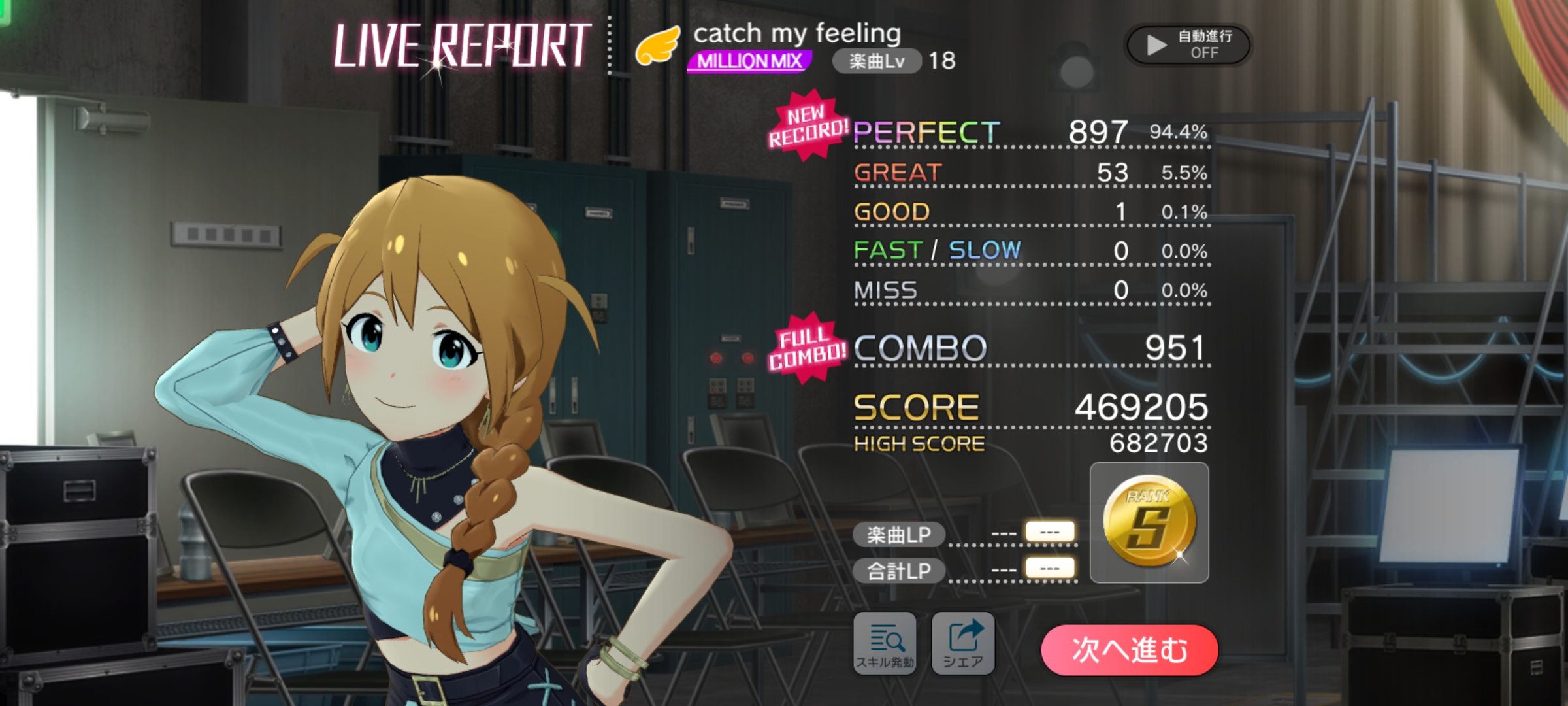Share the live result via シェア
The image size is (1568, 706).
click(x=962, y=643)
